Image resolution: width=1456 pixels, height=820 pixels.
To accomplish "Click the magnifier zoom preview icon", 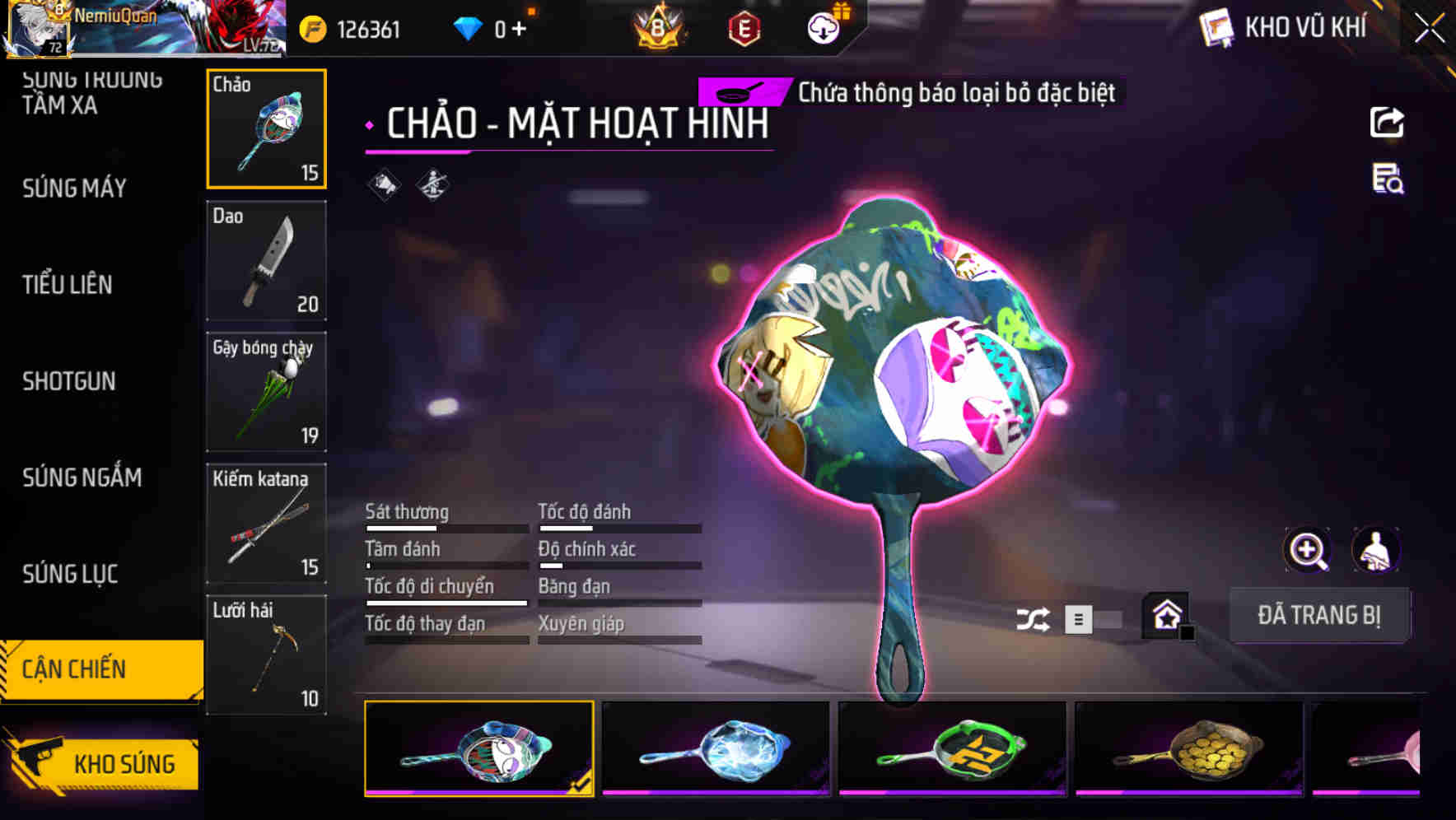I will (1307, 550).
